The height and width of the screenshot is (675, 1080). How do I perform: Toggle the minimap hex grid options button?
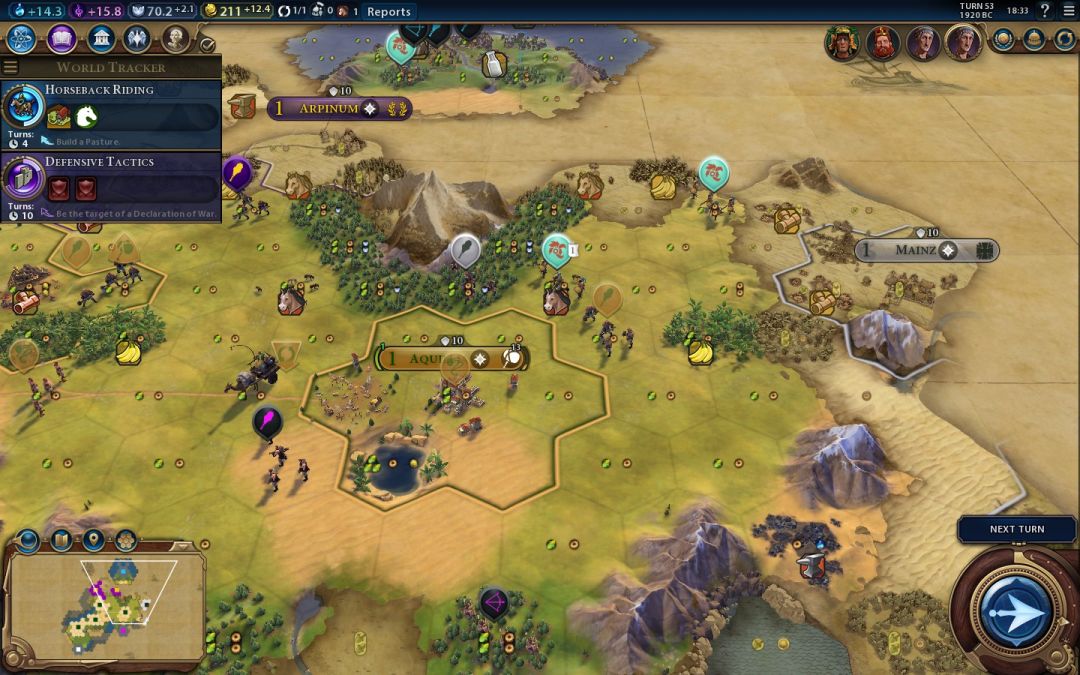[x=125, y=541]
